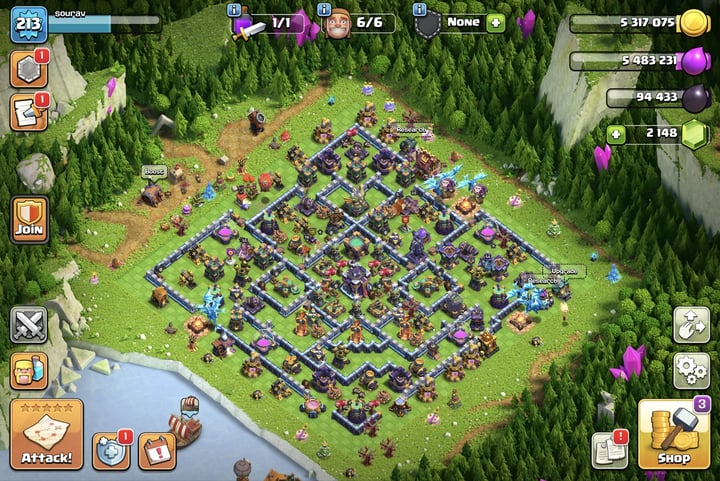Open the blue shield plus button

tap(110, 452)
